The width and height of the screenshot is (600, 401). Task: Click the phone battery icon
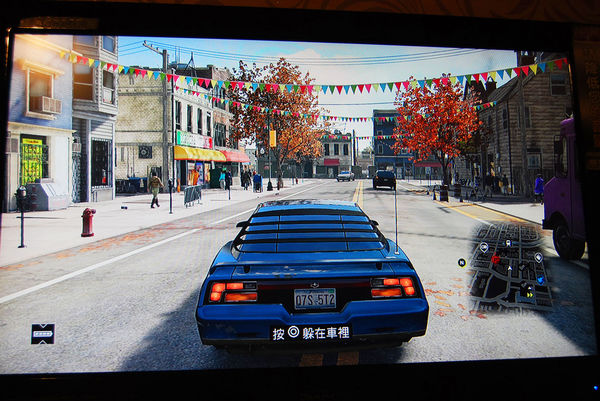pos(42,333)
